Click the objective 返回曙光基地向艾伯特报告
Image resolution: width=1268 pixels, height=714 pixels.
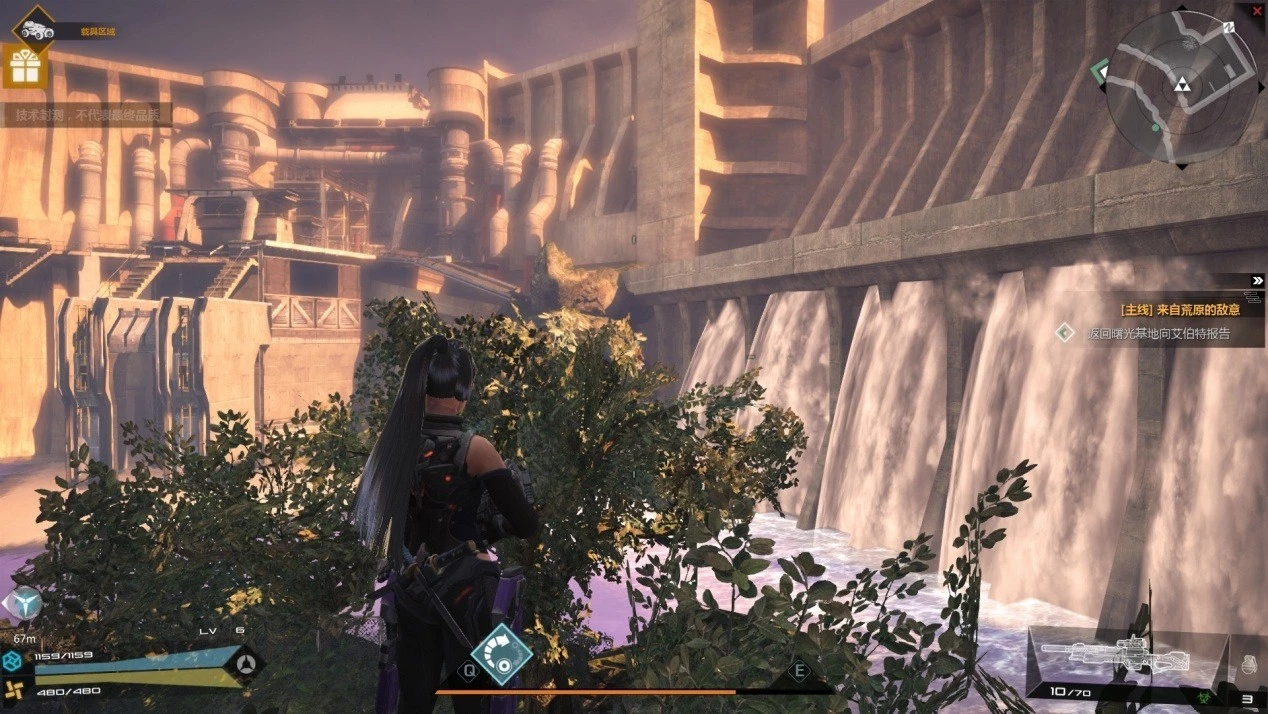[1158, 334]
